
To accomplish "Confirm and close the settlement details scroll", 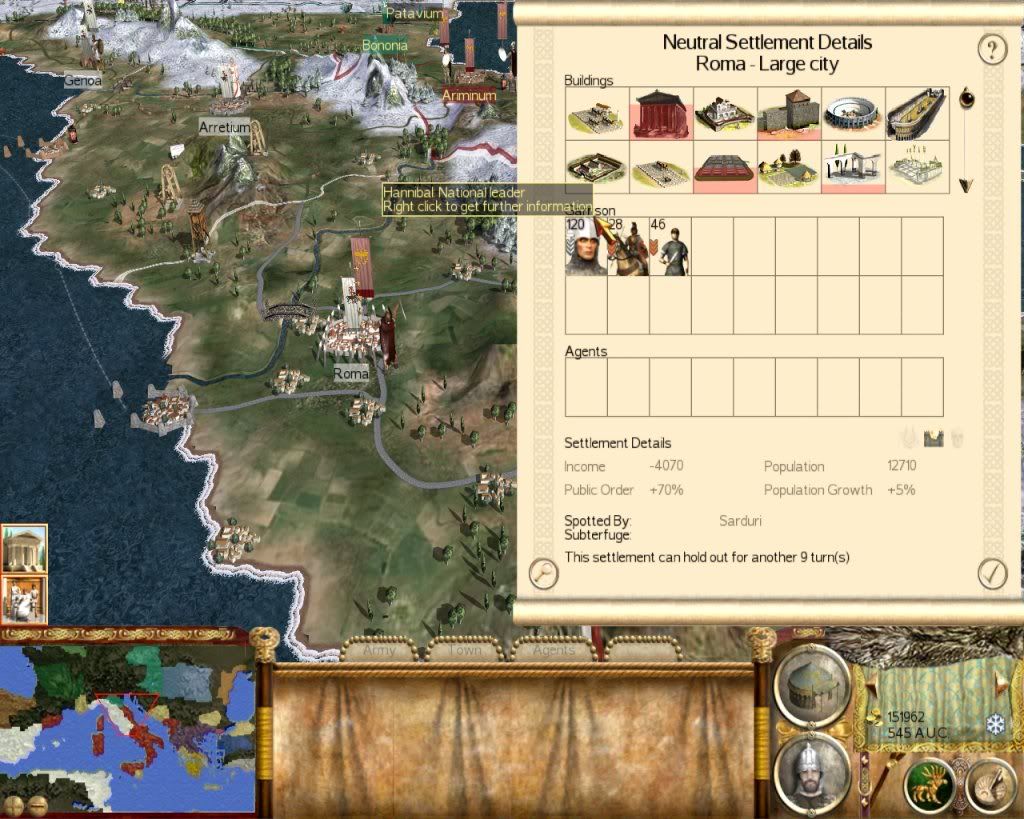I will click(x=992, y=573).
